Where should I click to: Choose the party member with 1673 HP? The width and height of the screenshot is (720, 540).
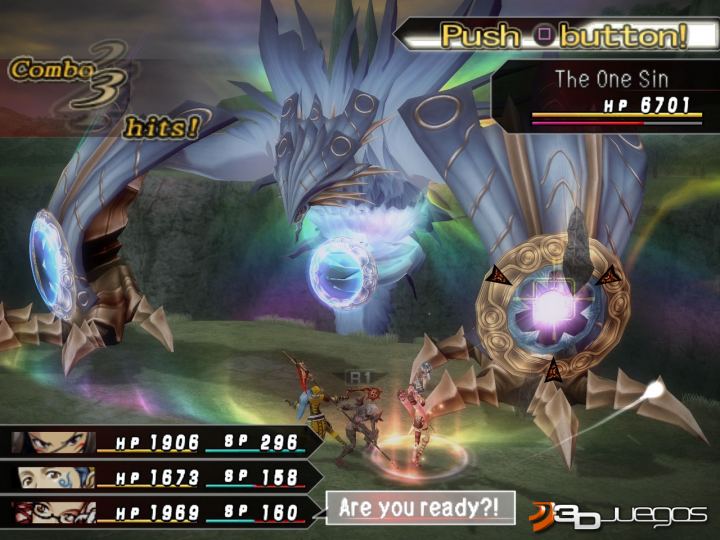pyautogui.click(x=160, y=476)
